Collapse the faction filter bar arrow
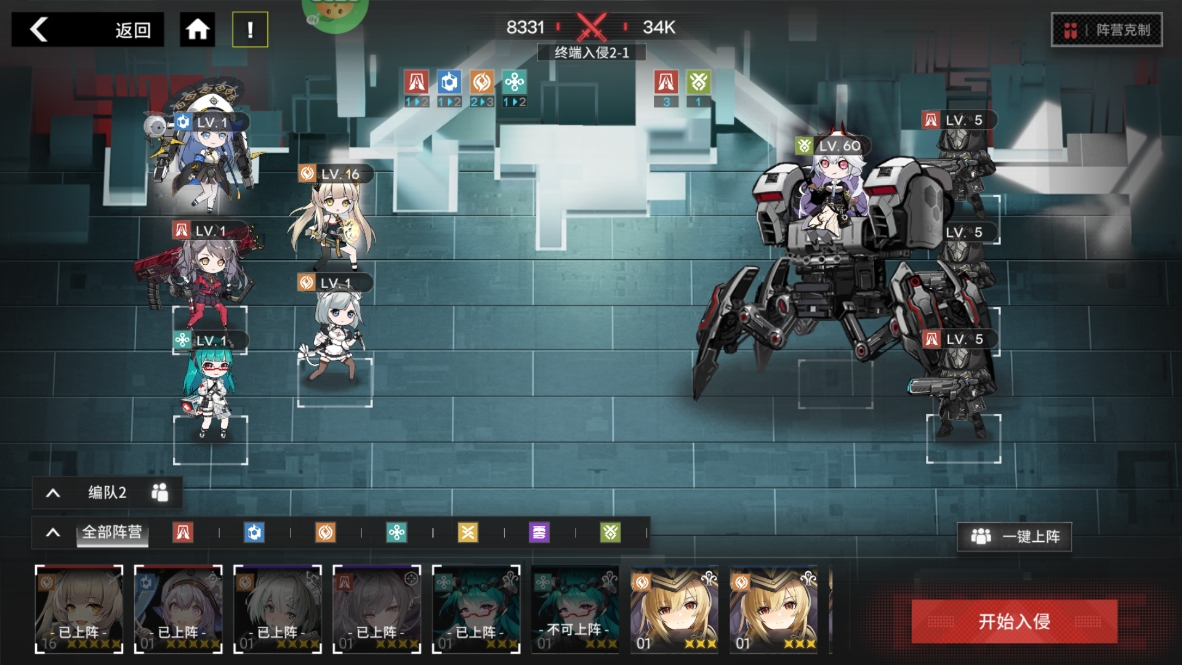The width and height of the screenshot is (1182, 665). tap(53, 533)
